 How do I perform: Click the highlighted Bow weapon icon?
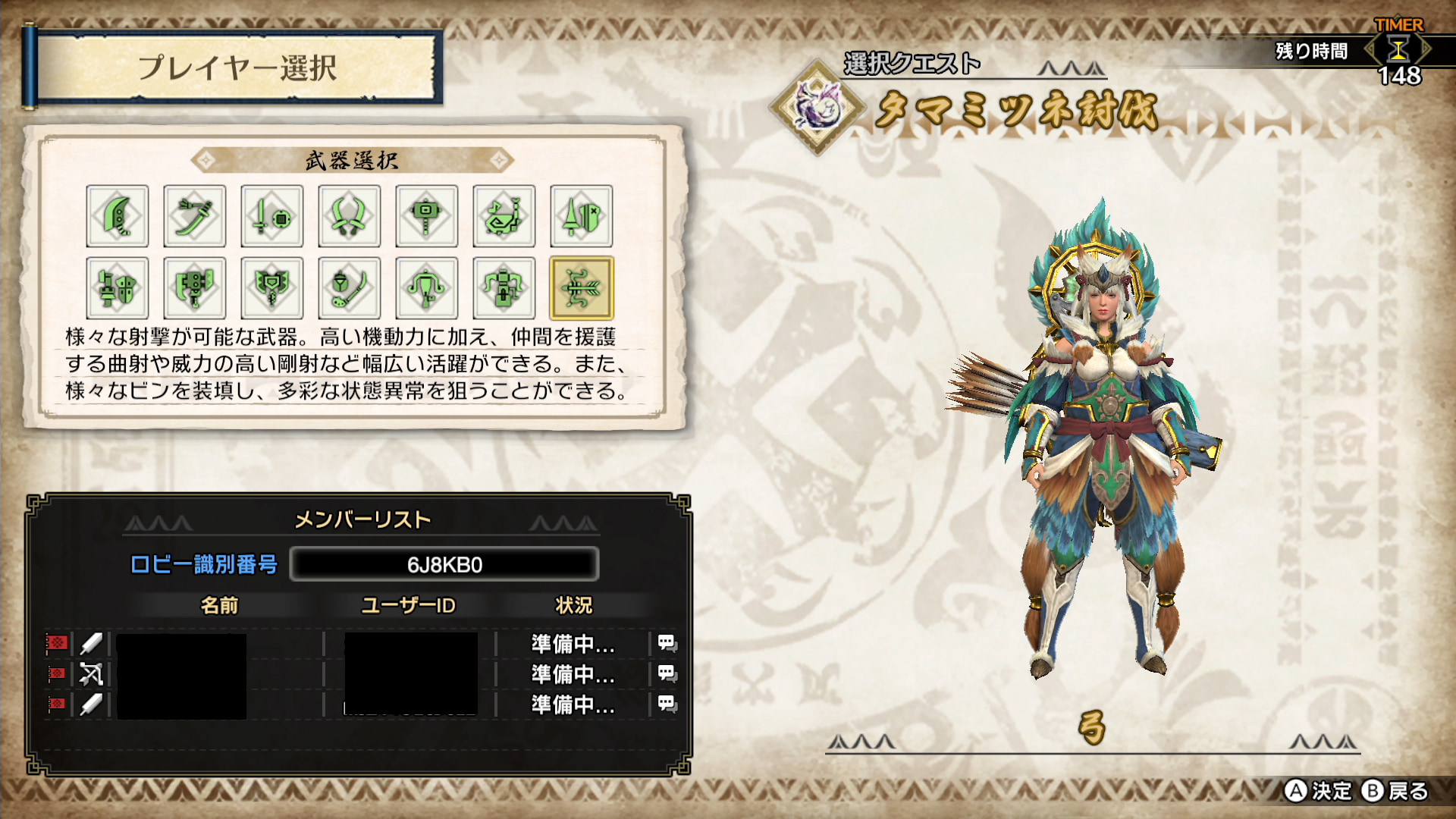coord(582,288)
